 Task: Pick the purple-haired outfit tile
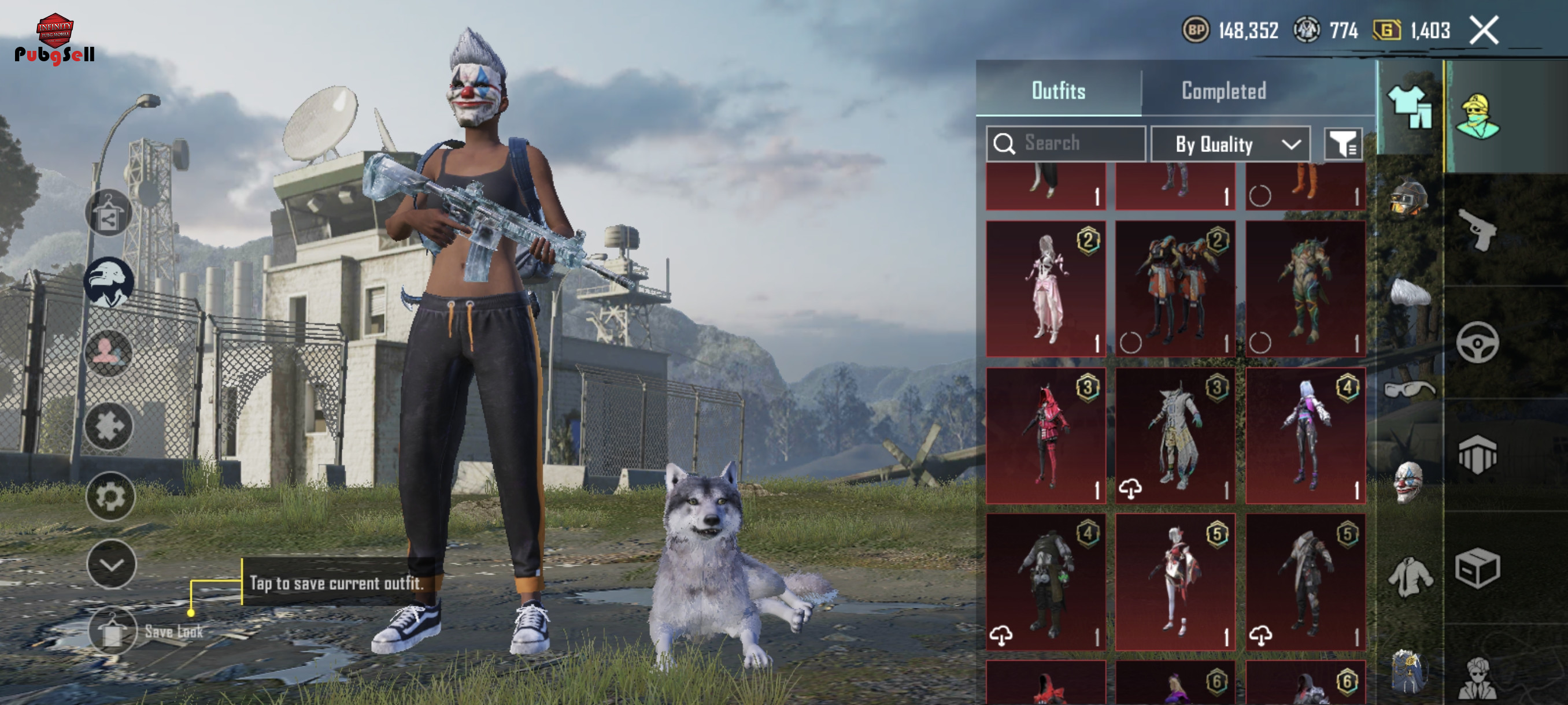point(1305,436)
